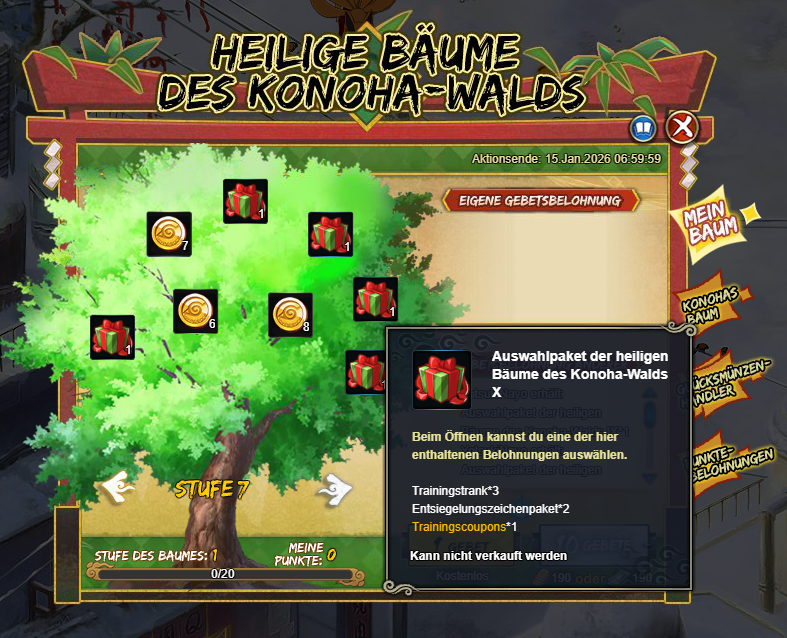Click the Eigene Gebetsbelohnung banner
The image size is (787, 638).
coord(541,200)
